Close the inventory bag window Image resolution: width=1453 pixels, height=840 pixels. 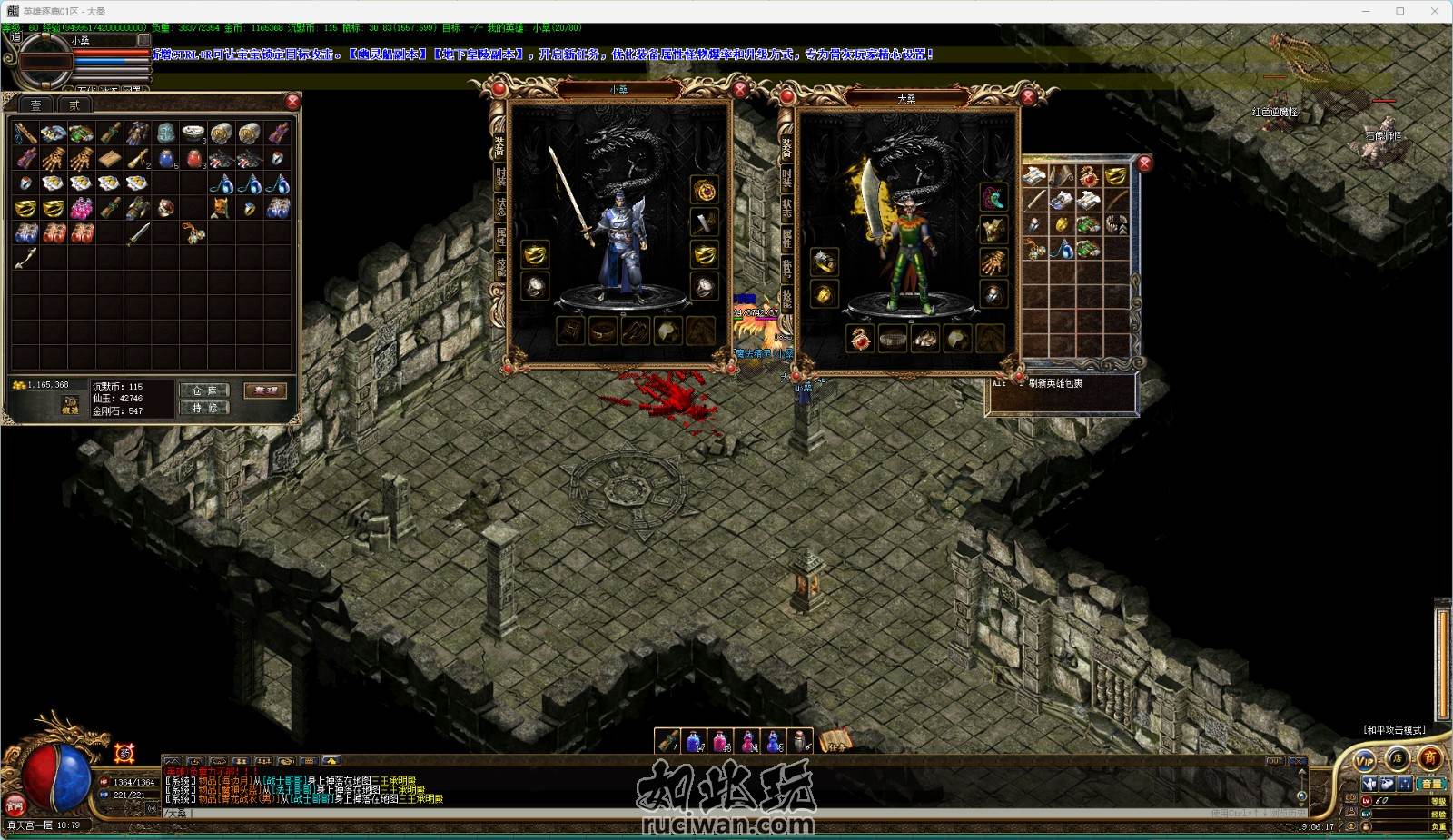292,101
